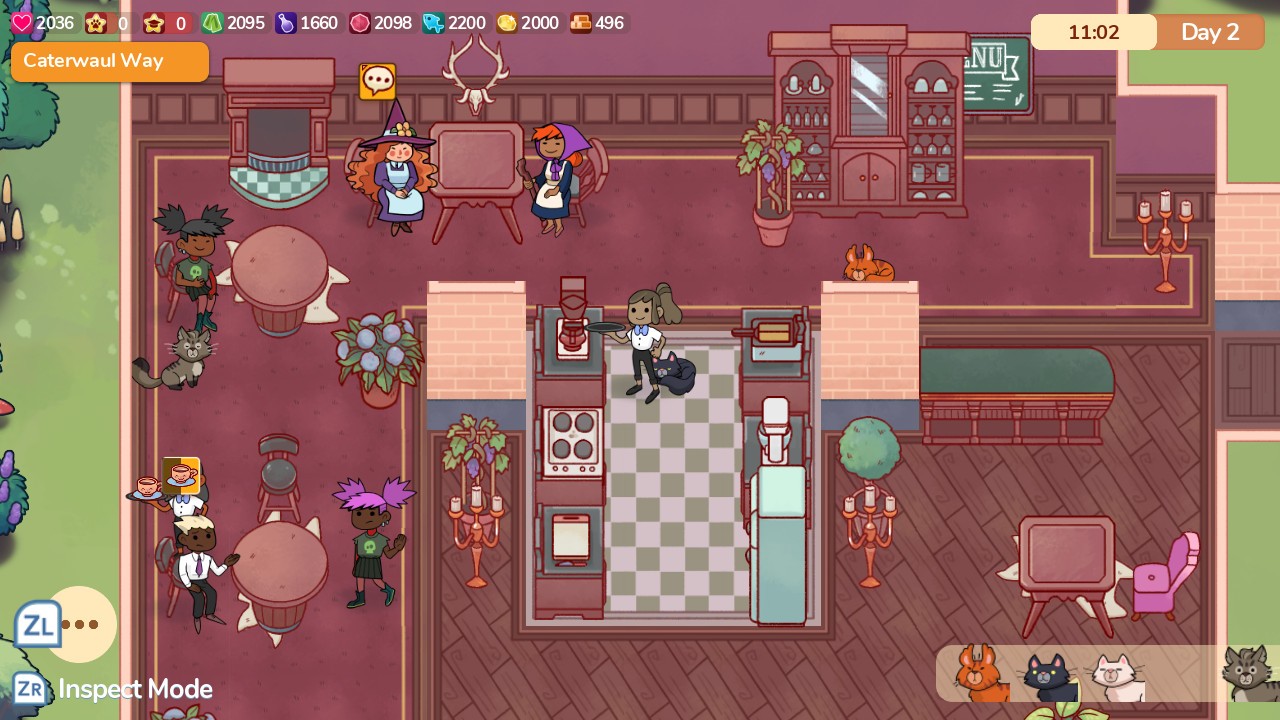Click the Caterwaul Way location label

[x=109, y=61]
